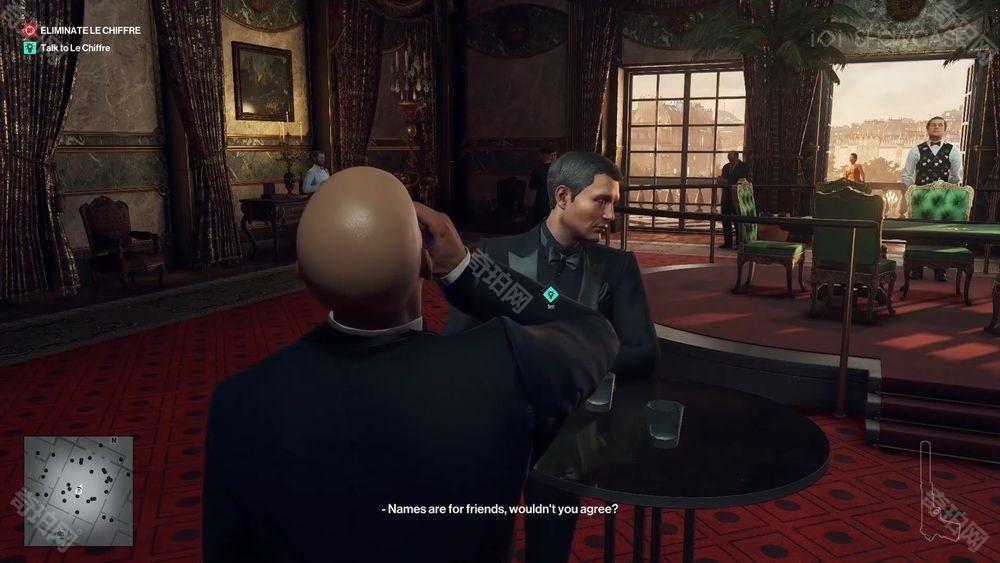
Task: Click the objective marker on Le Chiffre
Action: (x=550, y=294)
